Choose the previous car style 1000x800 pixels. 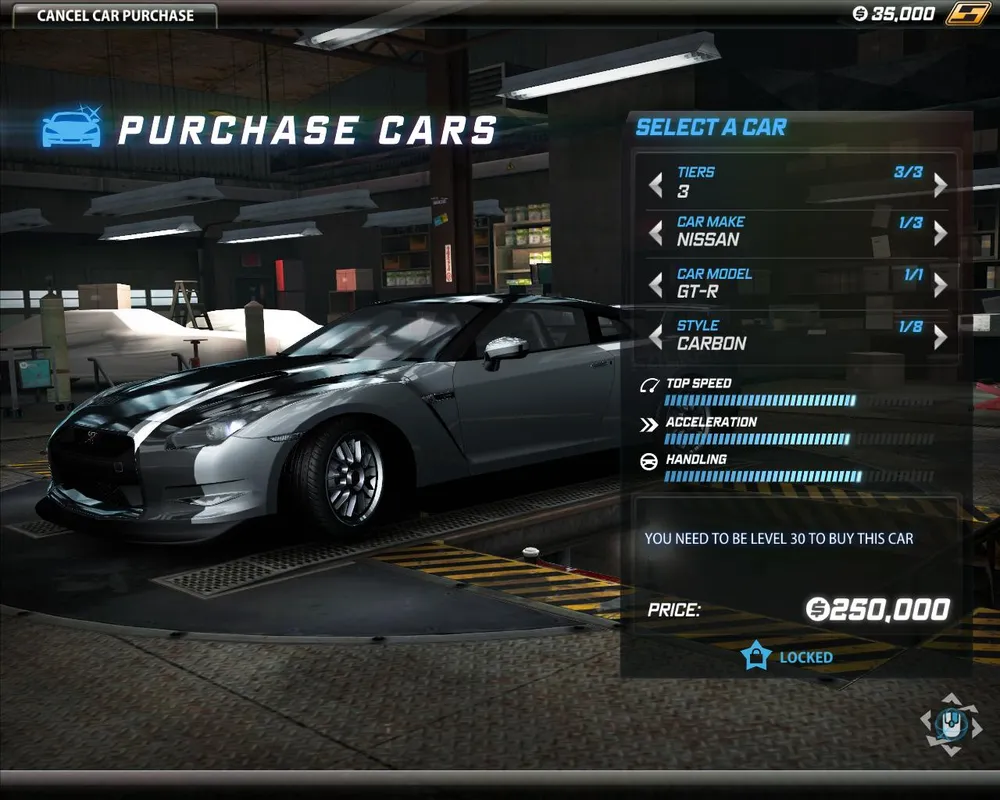tap(656, 337)
